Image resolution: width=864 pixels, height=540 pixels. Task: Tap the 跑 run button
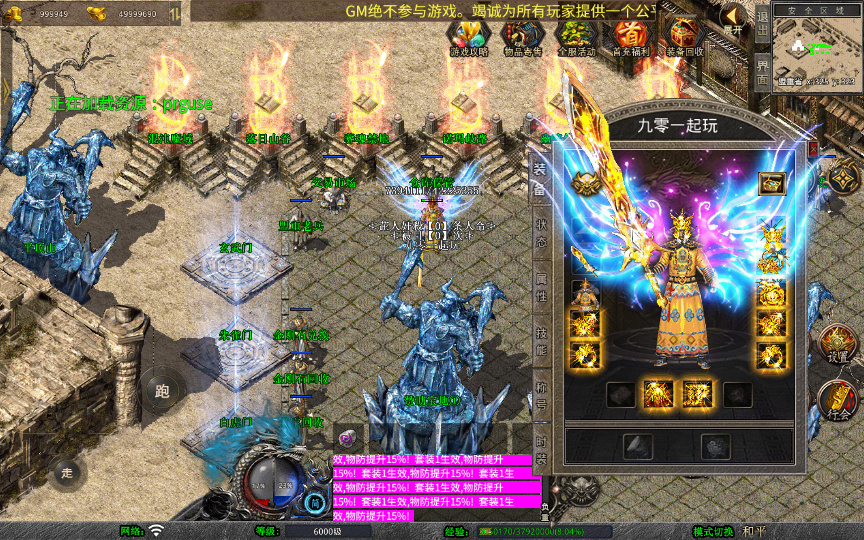point(162,391)
